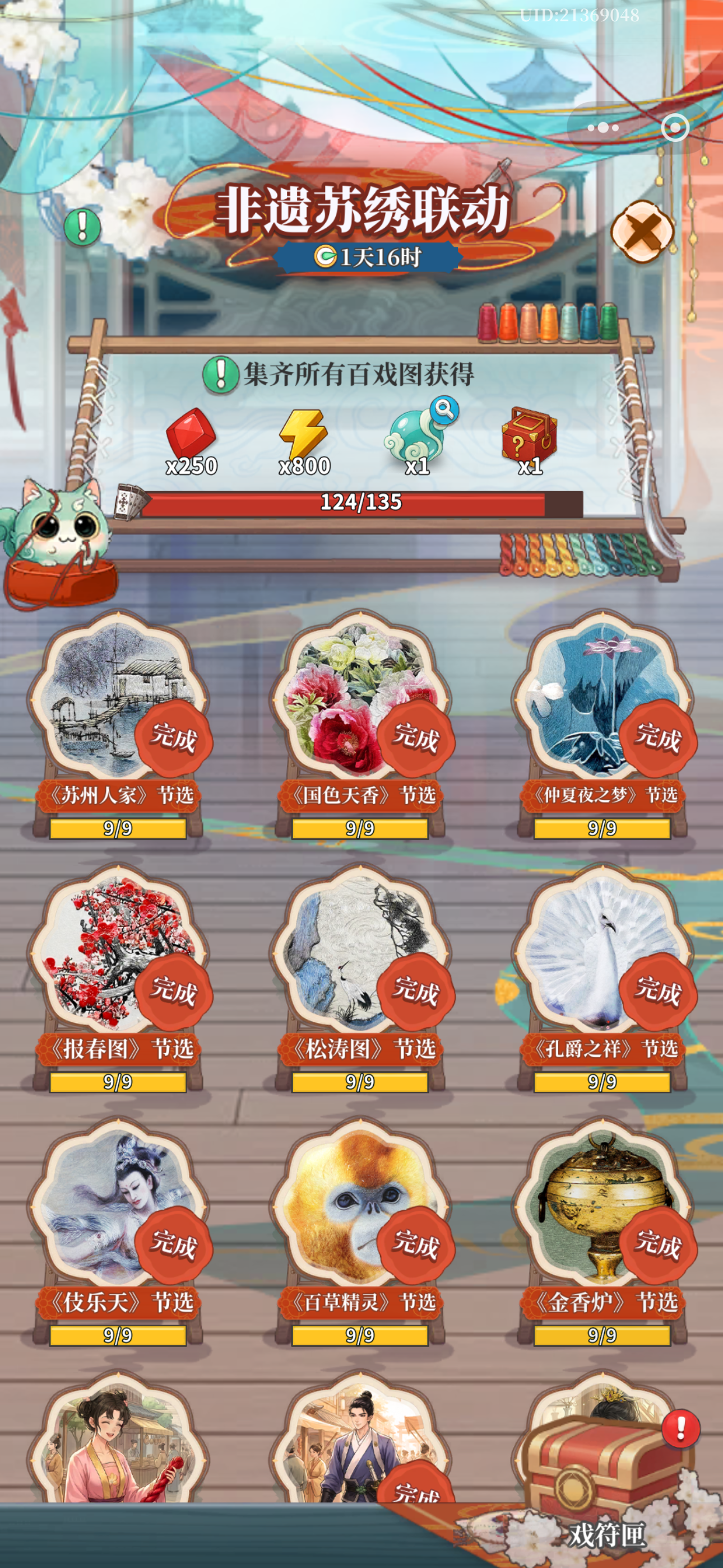
Task: Click the 完成 stamp on 《苏州人家》节选
Action: coord(173,739)
